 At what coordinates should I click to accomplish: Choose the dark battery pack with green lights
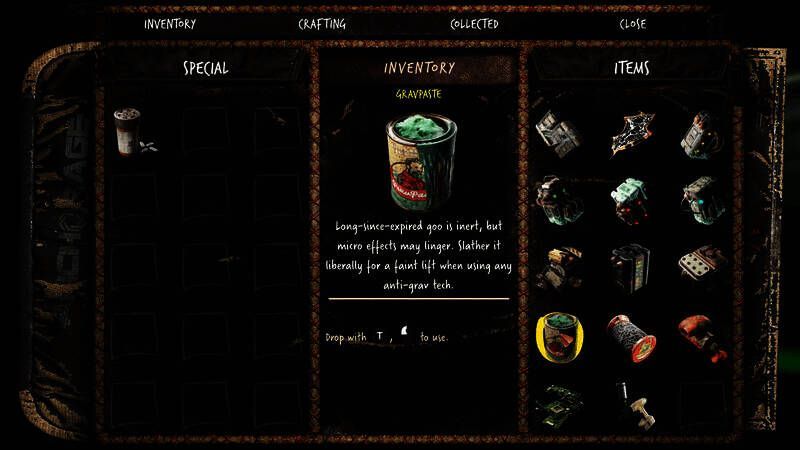pyautogui.click(x=631, y=265)
